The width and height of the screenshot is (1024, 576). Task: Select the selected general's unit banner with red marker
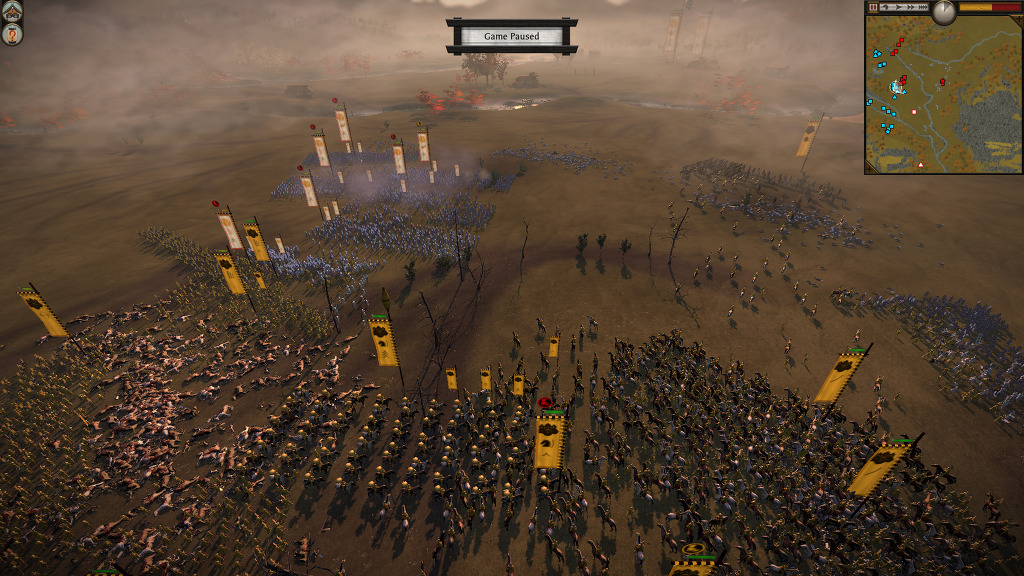[x=548, y=438]
